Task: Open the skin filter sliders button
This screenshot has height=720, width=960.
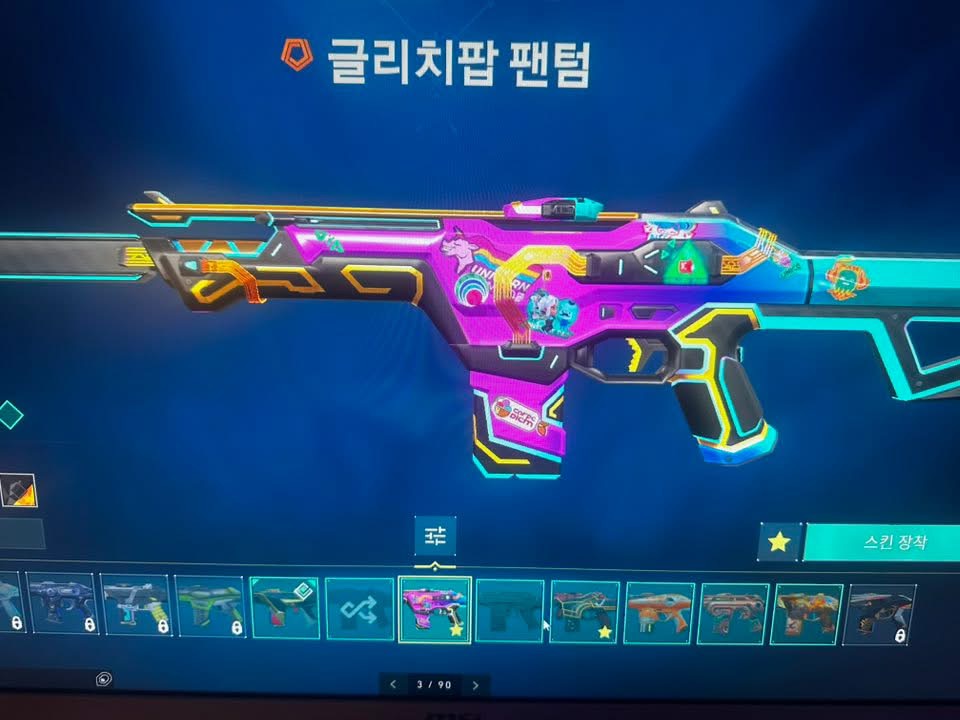Action: pos(435,537)
